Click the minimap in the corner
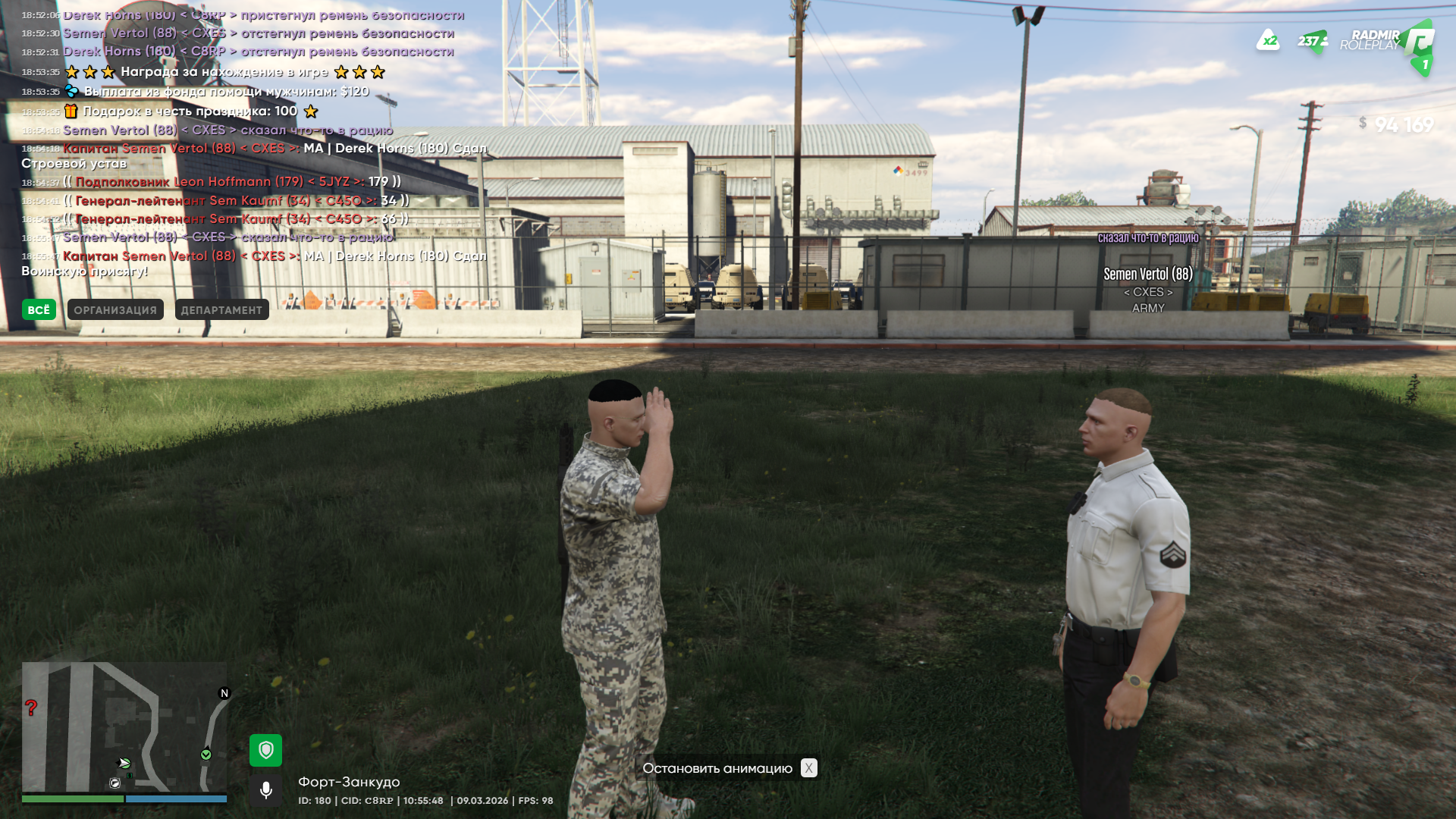Image resolution: width=1456 pixels, height=819 pixels. click(124, 727)
